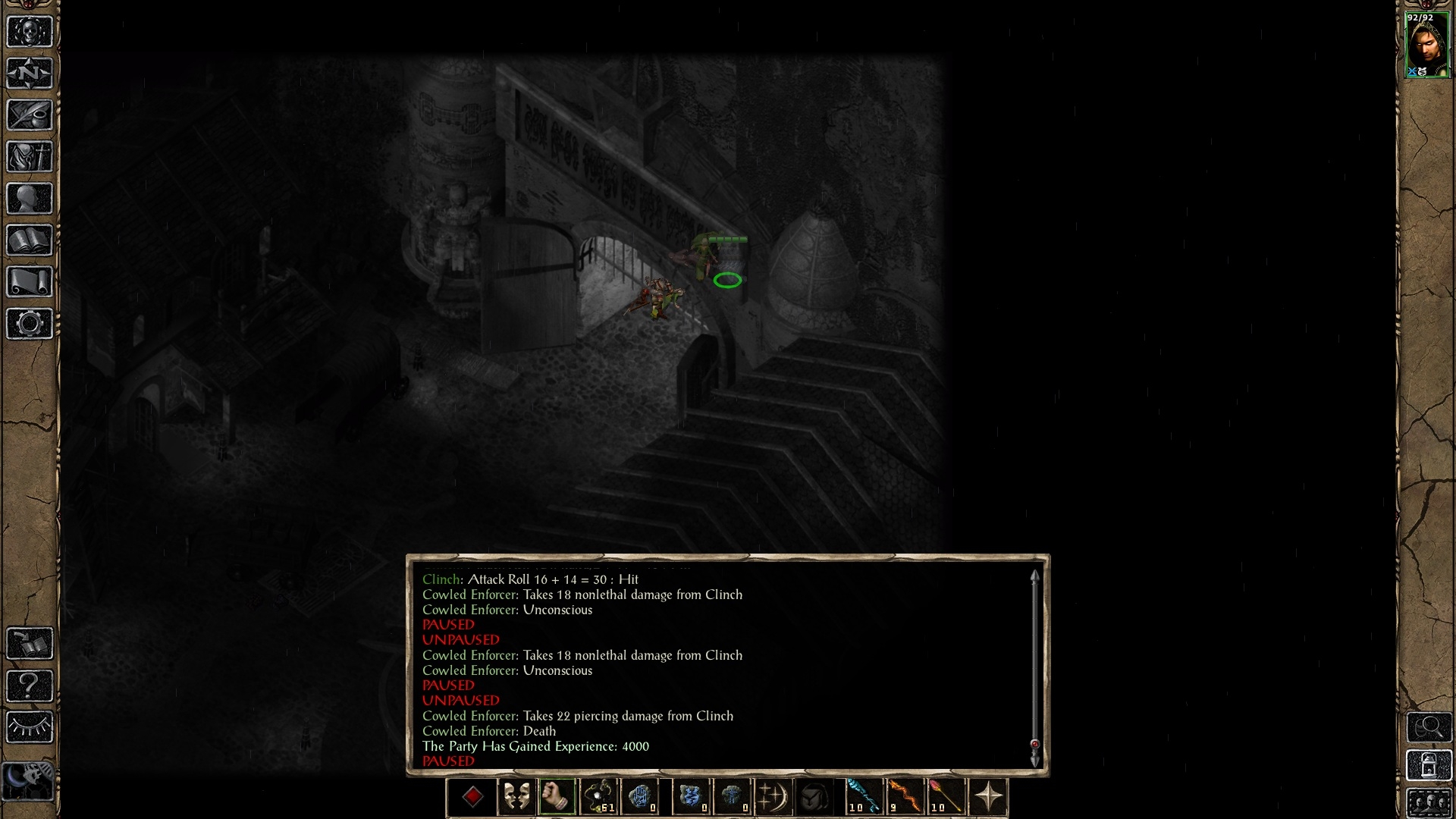Open the options gear menu
Viewport: 1456px width, 819px height.
pos(30,324)
